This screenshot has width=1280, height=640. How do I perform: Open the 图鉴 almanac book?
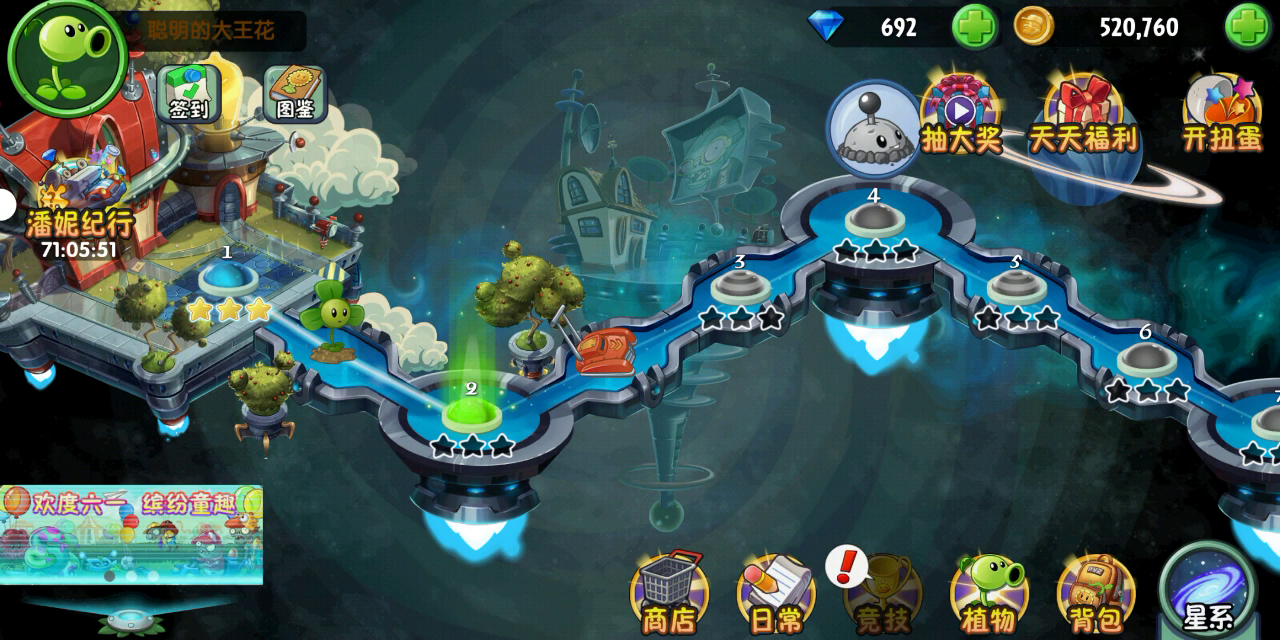[x=296, y=93]
